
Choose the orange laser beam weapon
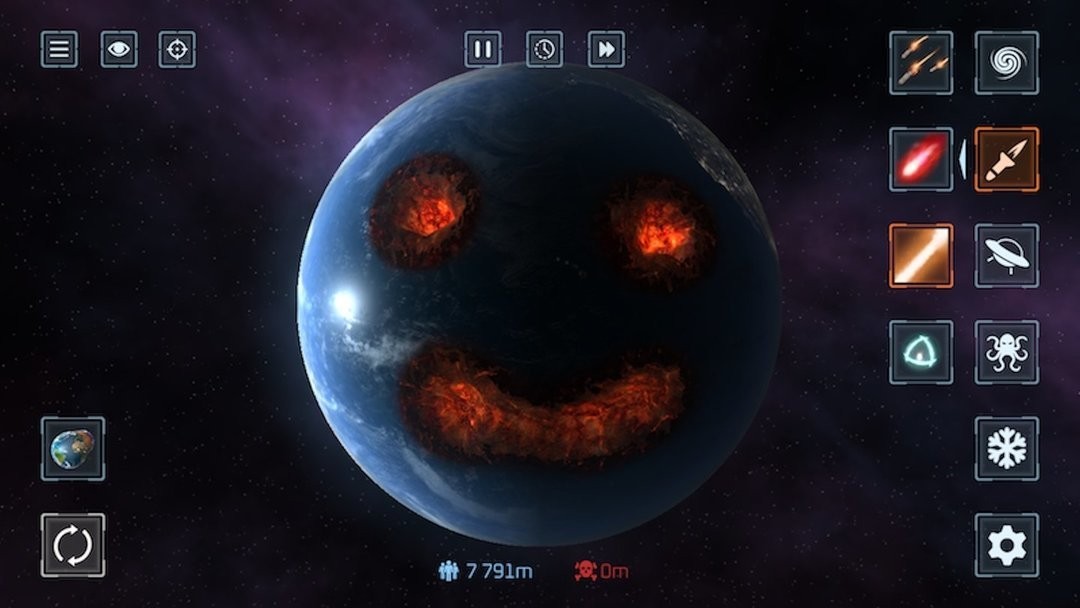921,255
